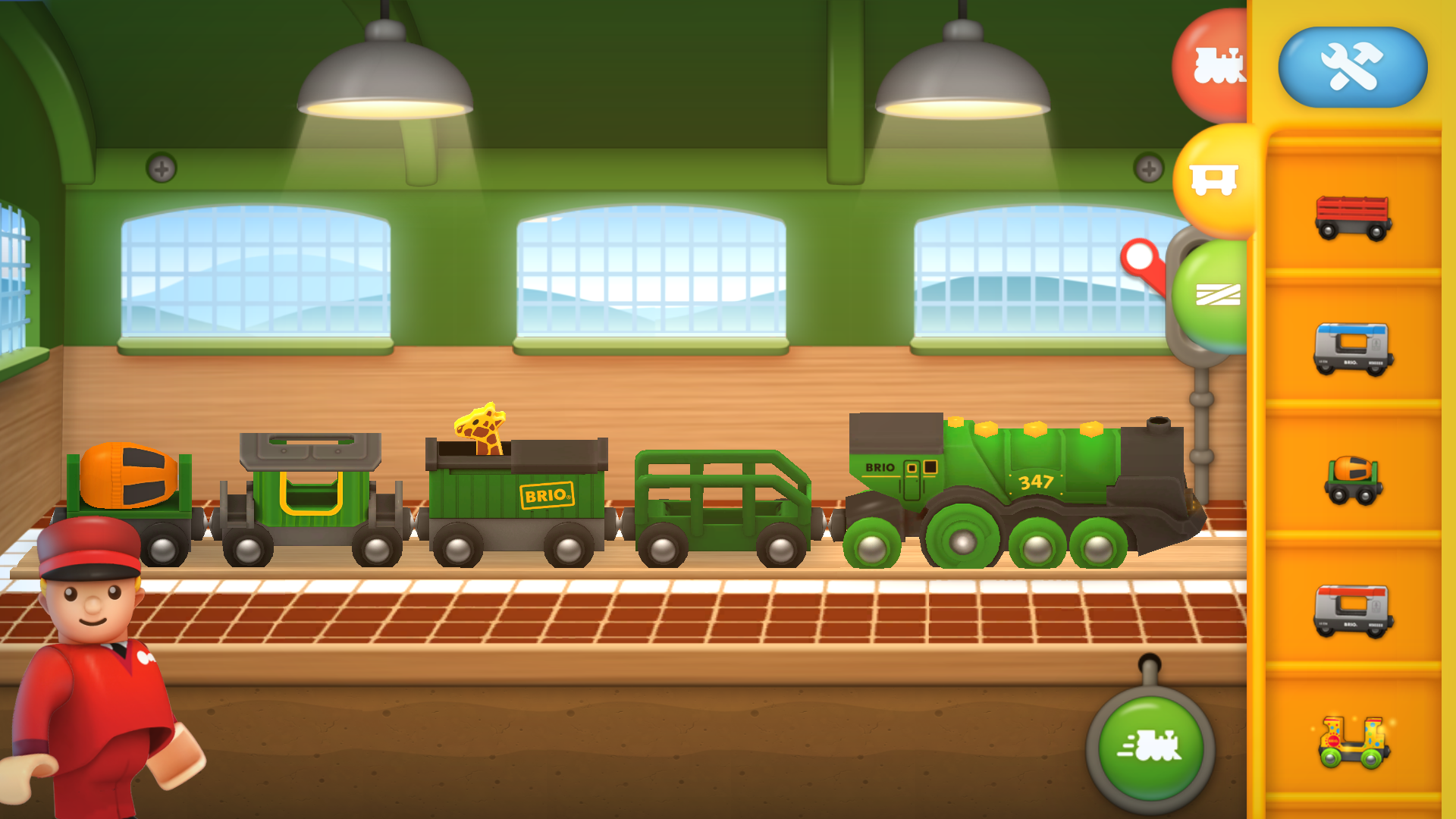1456x819 pixels.
Task: Open the blue wrench tools menu
Action: [x=1353, y=67]
